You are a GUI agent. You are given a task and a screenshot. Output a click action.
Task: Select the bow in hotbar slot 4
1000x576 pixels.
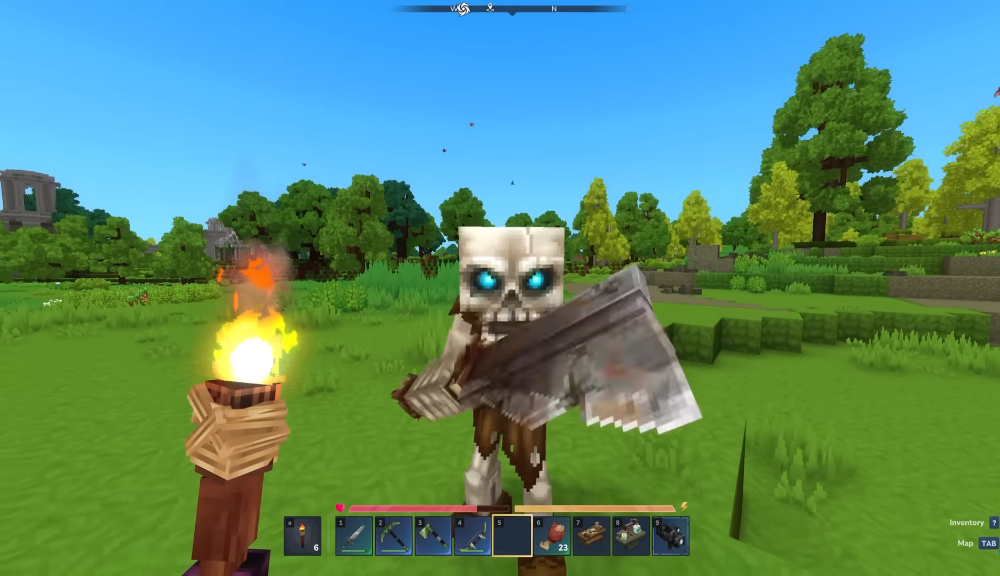point(472,536)
